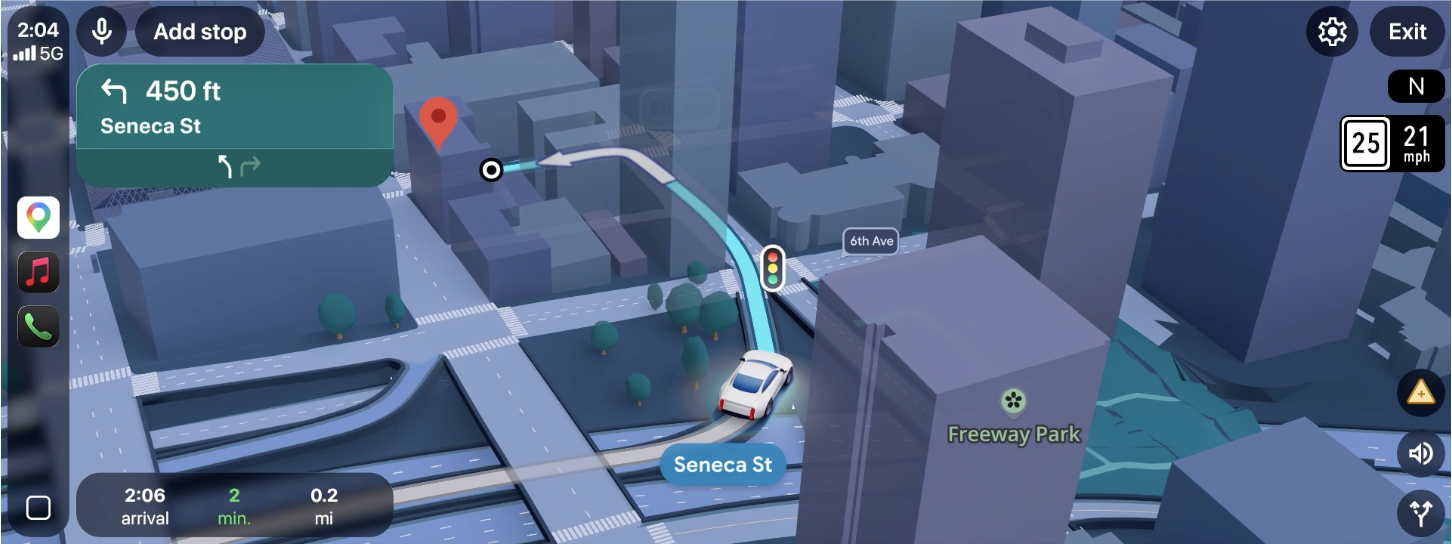
Task: Tap the Freeway Park map marker
Action: pos(1013,402)
